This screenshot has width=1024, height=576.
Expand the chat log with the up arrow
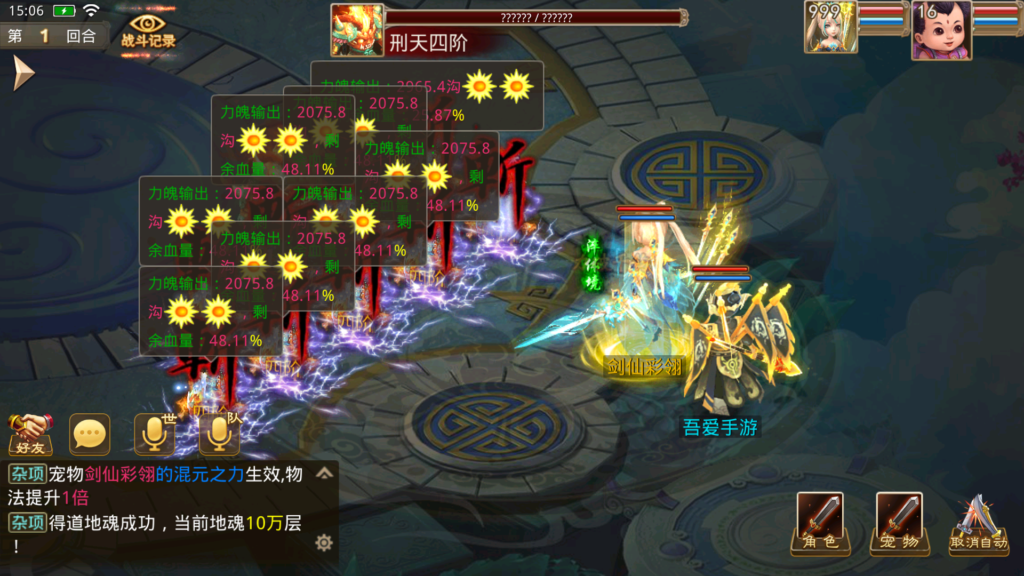click(324, 474)
